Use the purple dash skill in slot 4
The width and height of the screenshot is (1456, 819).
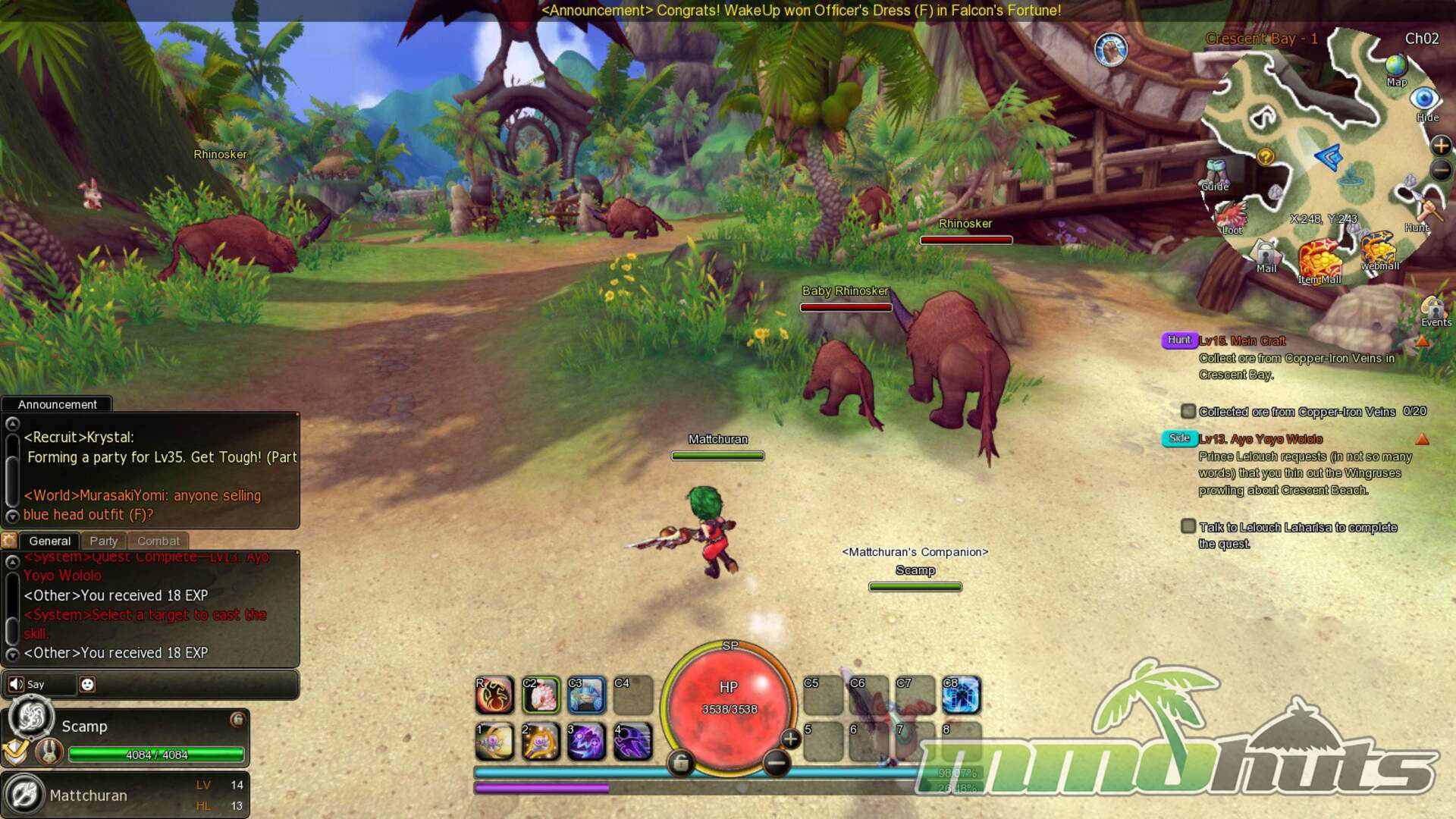pos(632,741)
